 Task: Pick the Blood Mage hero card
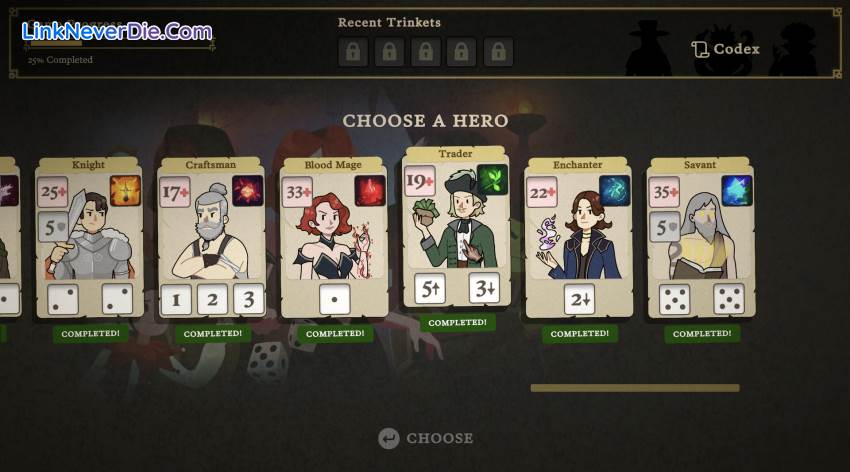(333, 238)
